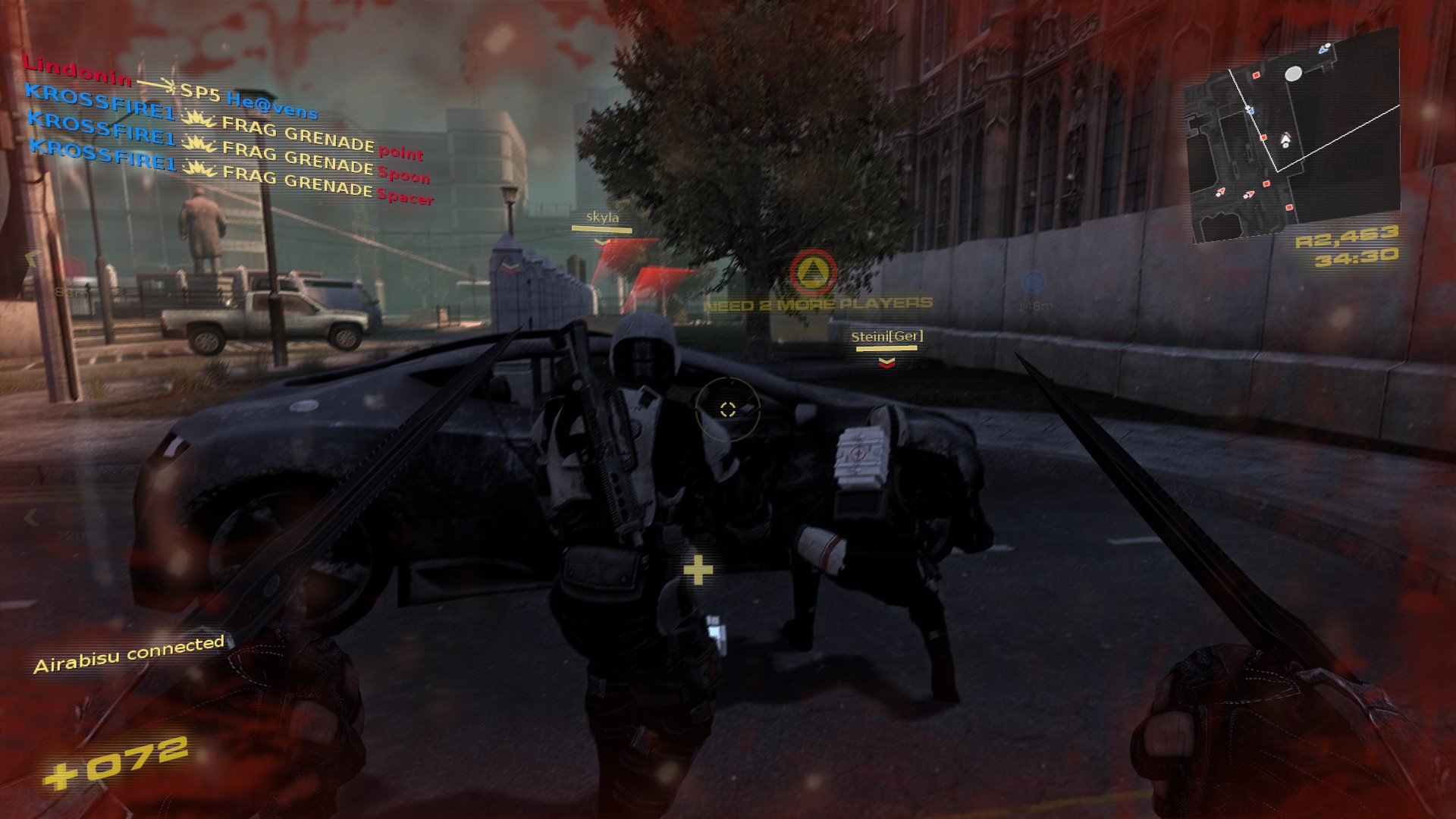Screen dimensions: 1456x819
Task: Select the killfeed row ending in Spacer
Action: pos(231,172)
